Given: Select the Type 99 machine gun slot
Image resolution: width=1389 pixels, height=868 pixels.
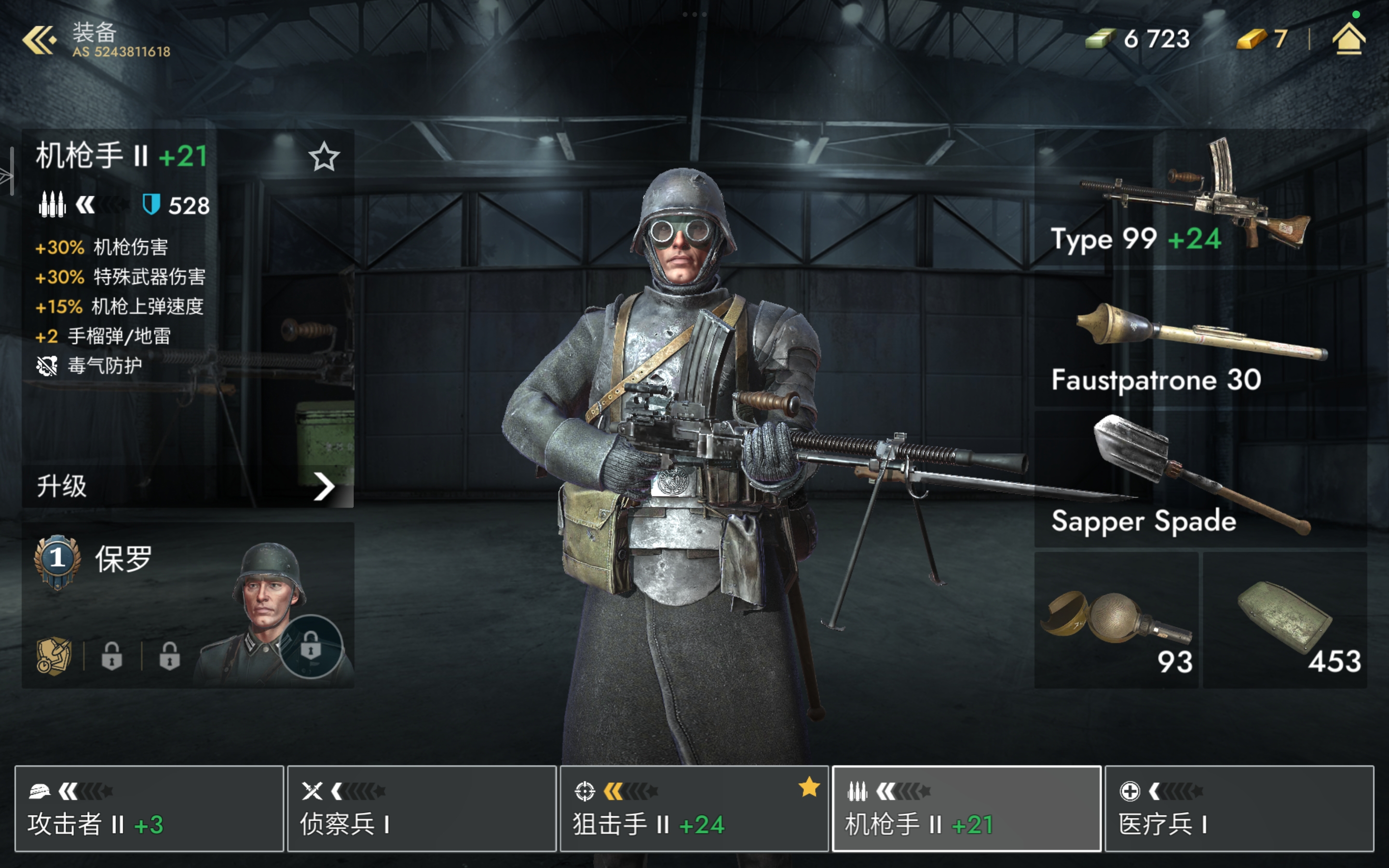Looking at the screenshot, I should click(x=1199, y=198).
